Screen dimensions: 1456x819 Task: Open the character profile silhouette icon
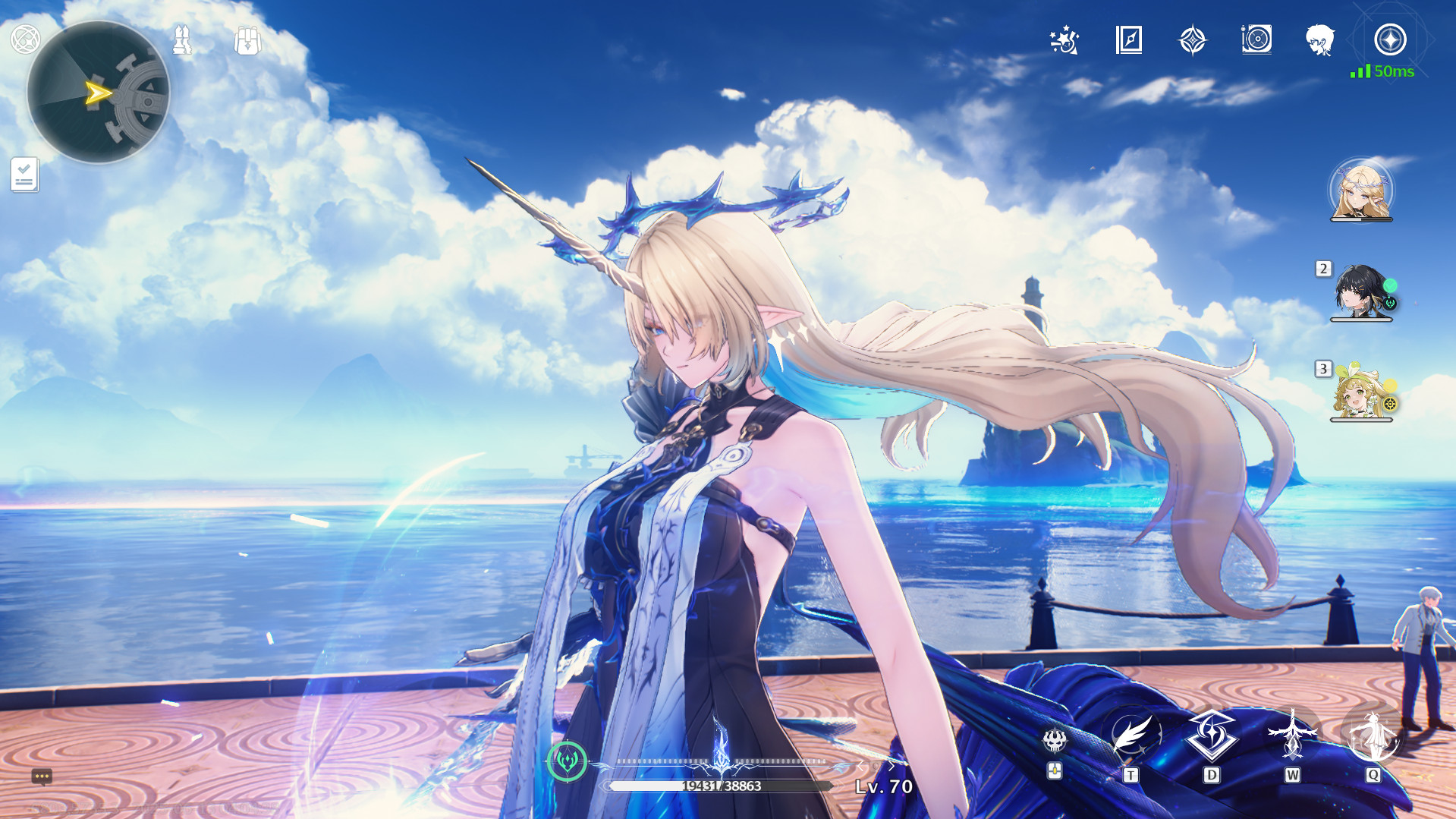click(x=1320, y=42)
